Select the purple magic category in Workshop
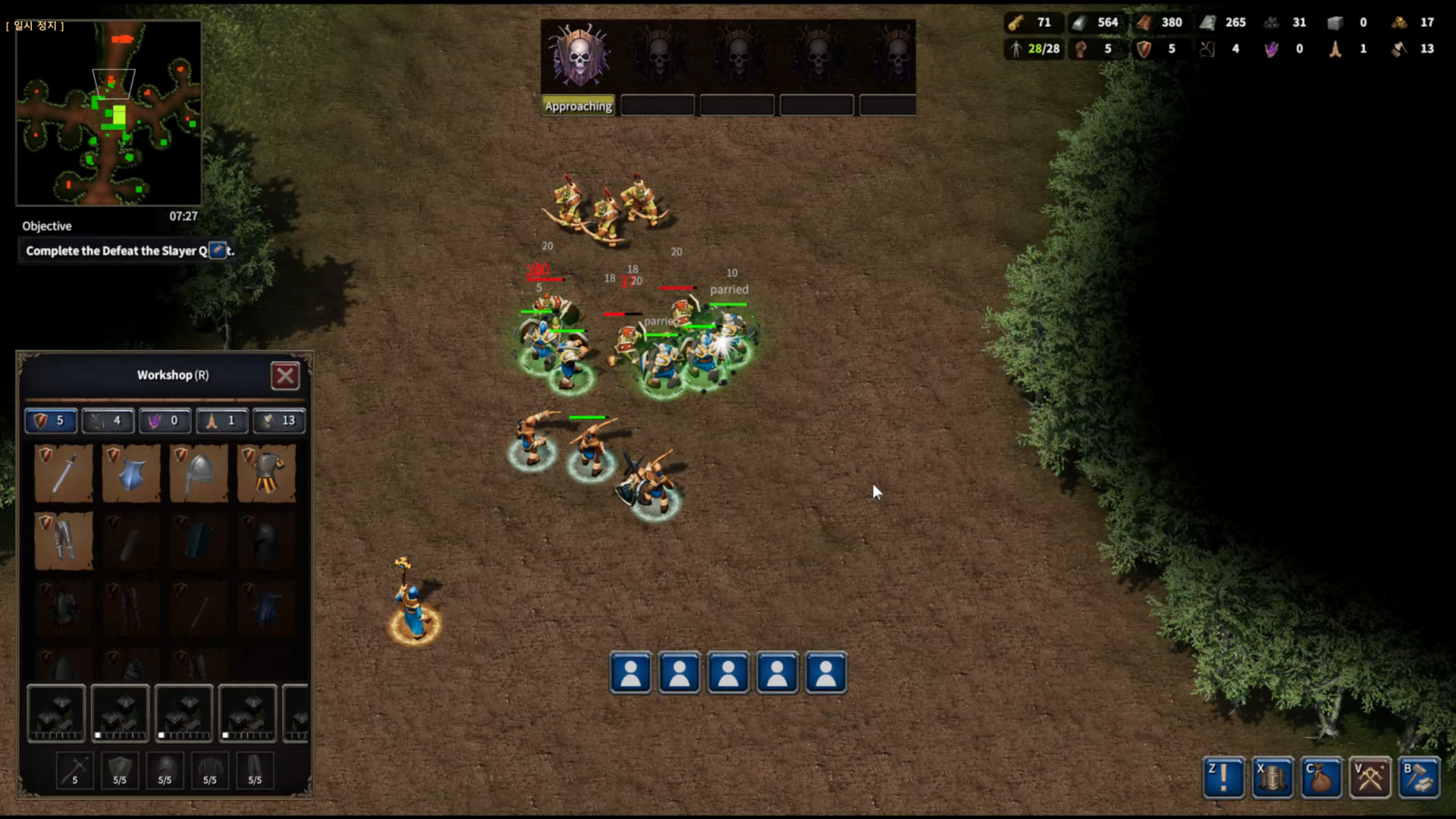Viewport: 1456px width, 819px height. 165,421
